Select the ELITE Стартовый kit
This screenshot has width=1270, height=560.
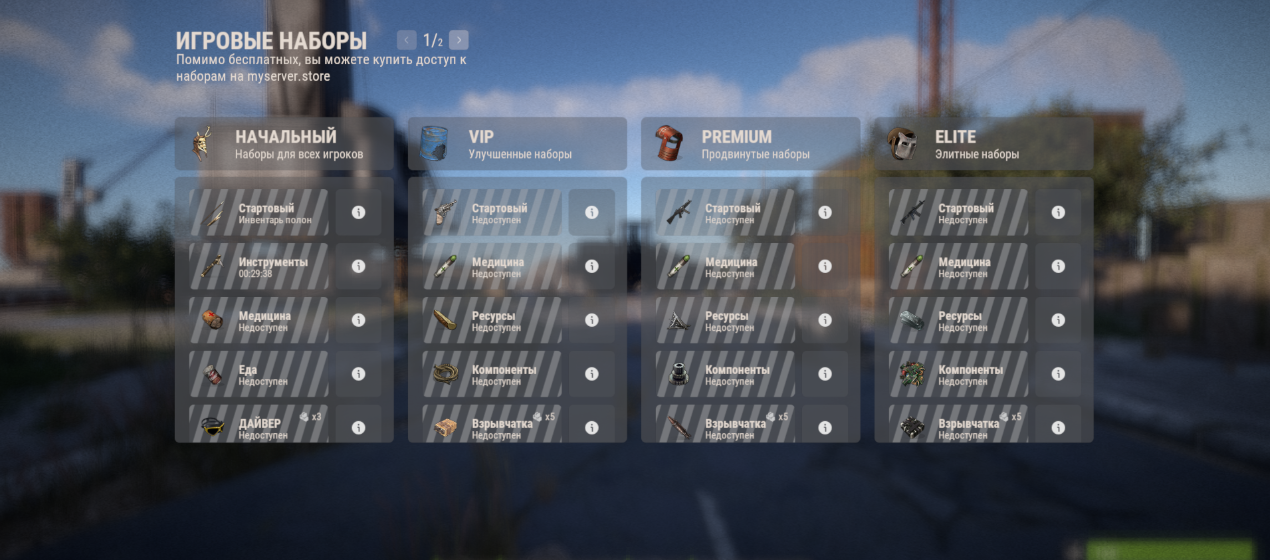(957, 213)
